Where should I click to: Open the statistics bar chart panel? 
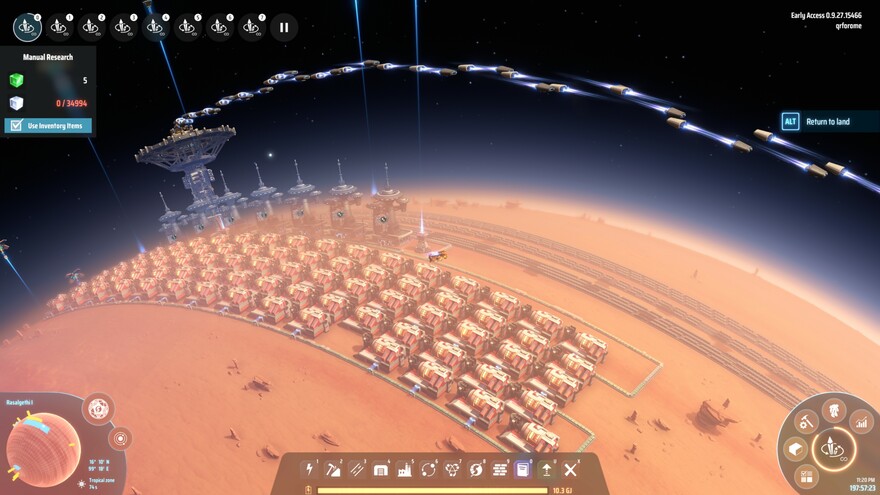click(861, 424)
